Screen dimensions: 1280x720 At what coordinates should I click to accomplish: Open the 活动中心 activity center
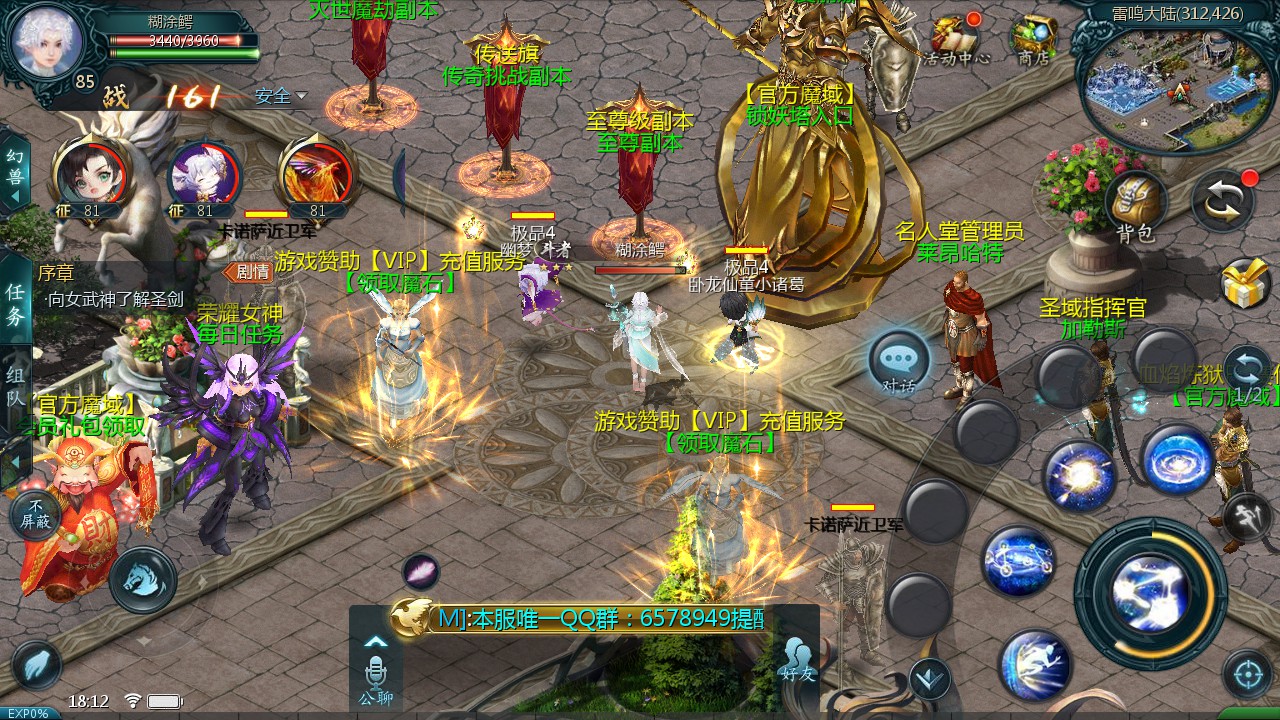(955, 40)
